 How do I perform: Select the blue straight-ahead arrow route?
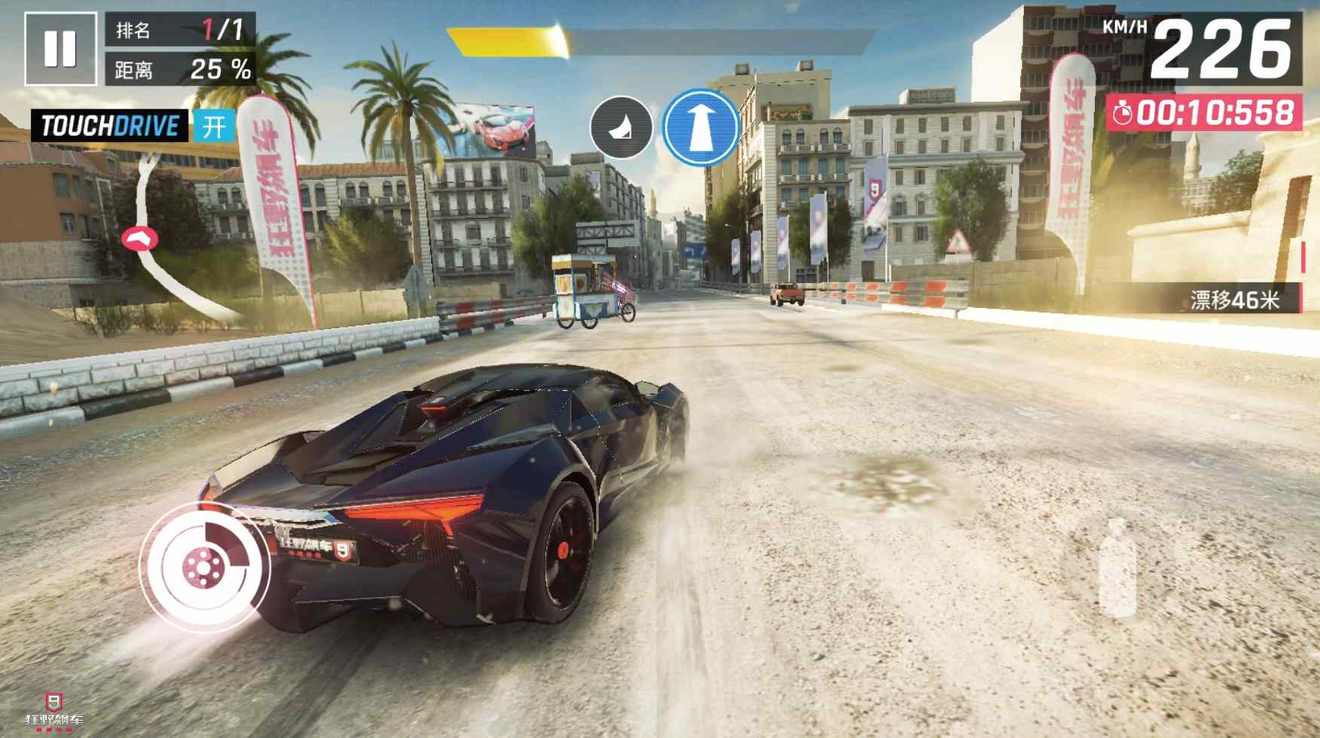coord(701,128)
